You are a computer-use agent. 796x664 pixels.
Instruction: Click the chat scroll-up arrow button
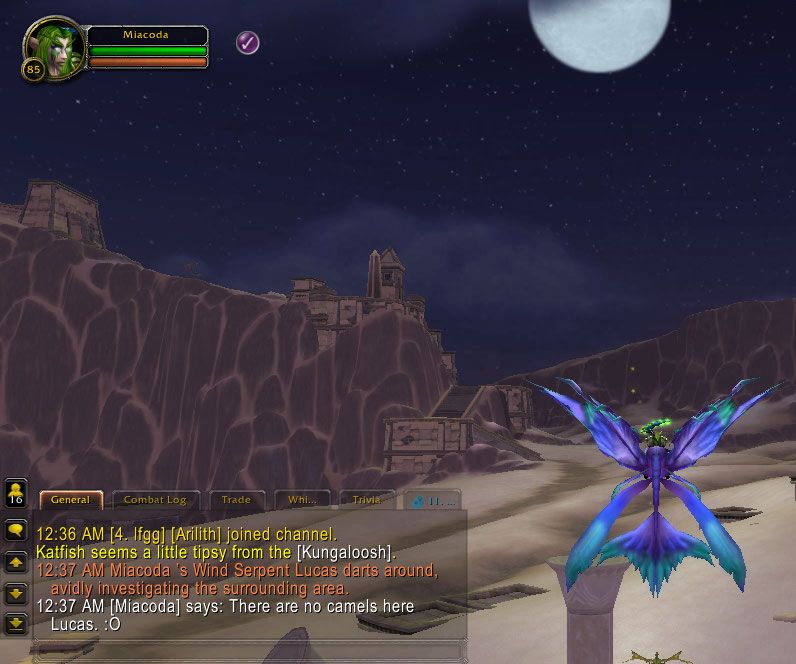[x=16, y=563]
